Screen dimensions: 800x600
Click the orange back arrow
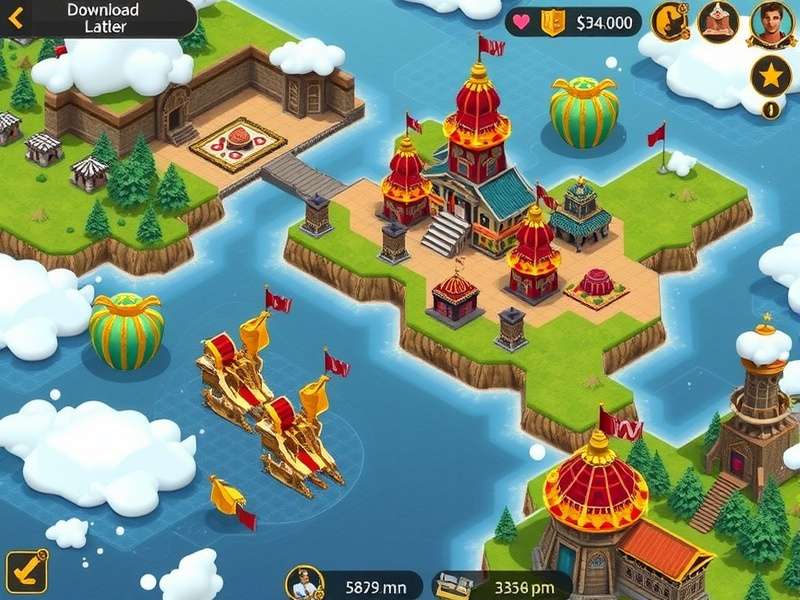[x=16, y=17]
